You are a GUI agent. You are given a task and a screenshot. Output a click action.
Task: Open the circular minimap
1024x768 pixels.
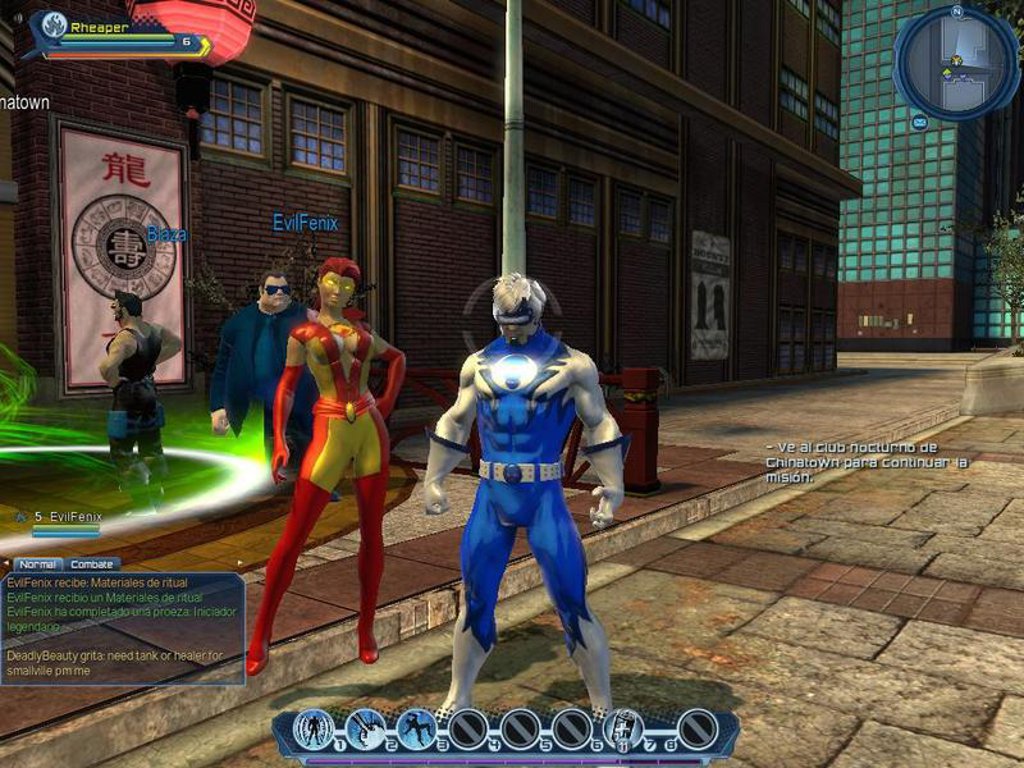pyautogui.click(x=954, y=62)
